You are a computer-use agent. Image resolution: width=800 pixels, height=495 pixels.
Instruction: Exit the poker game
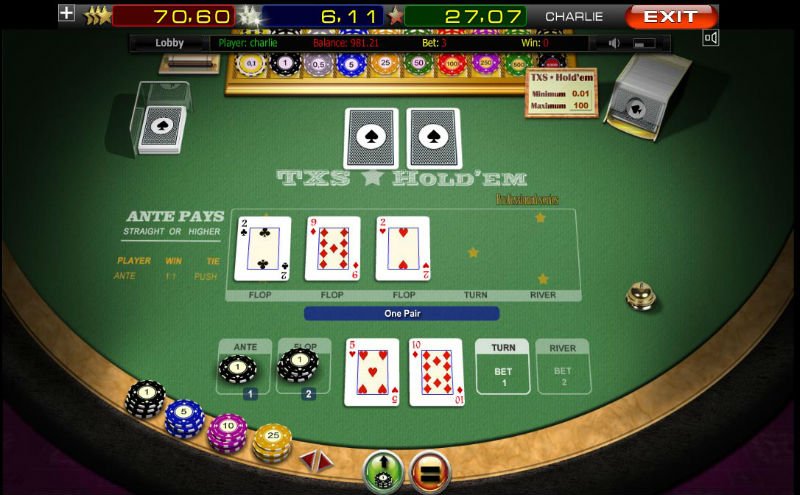pos(671,17)
